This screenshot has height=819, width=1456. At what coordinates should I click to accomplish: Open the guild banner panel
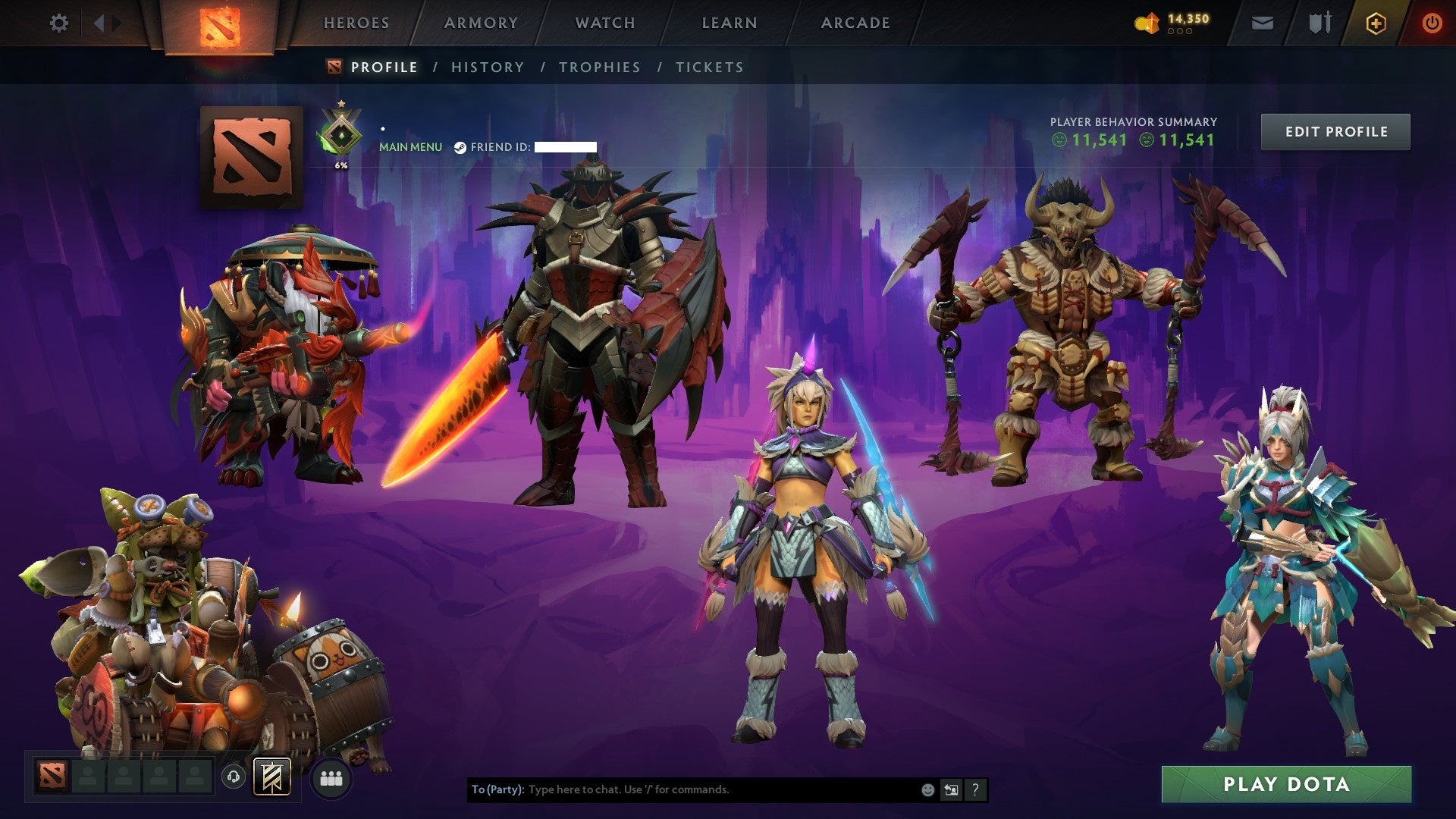(x=273, y=778)
